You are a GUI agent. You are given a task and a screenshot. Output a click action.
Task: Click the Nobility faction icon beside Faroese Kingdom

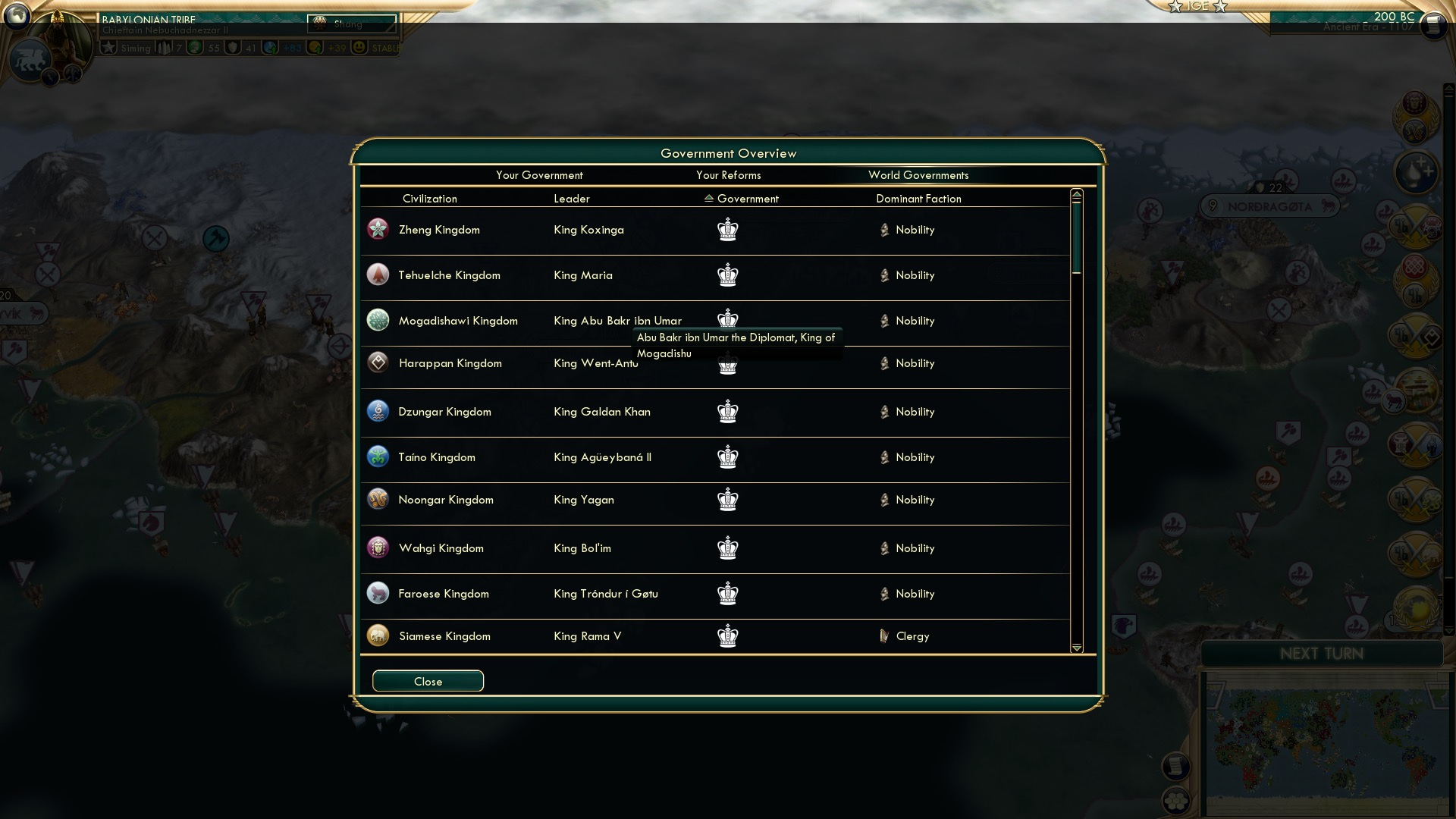tap(885, 594)
